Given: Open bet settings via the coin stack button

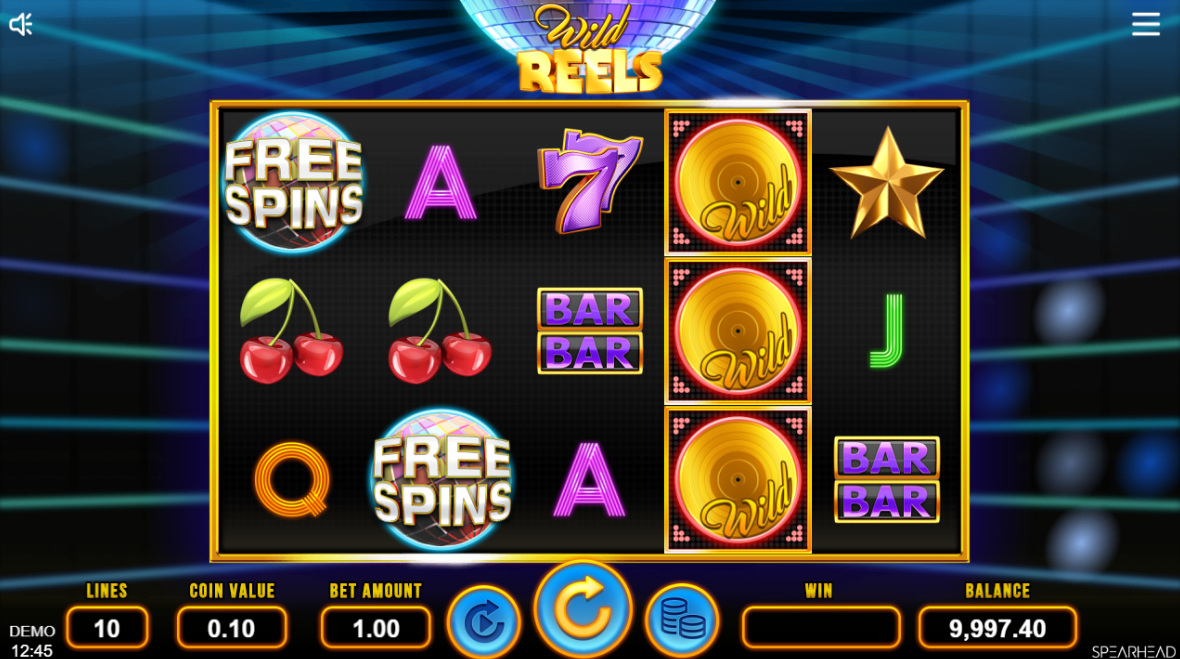Looking at the screenshot, I should click(x=682, y=622).
